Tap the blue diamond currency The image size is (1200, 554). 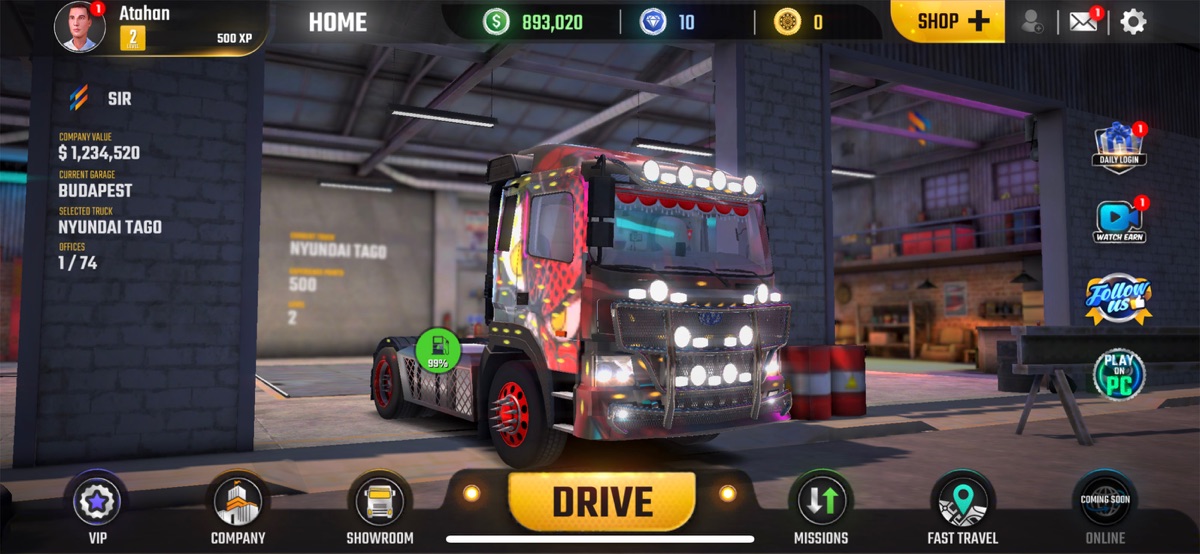[668, 21]
